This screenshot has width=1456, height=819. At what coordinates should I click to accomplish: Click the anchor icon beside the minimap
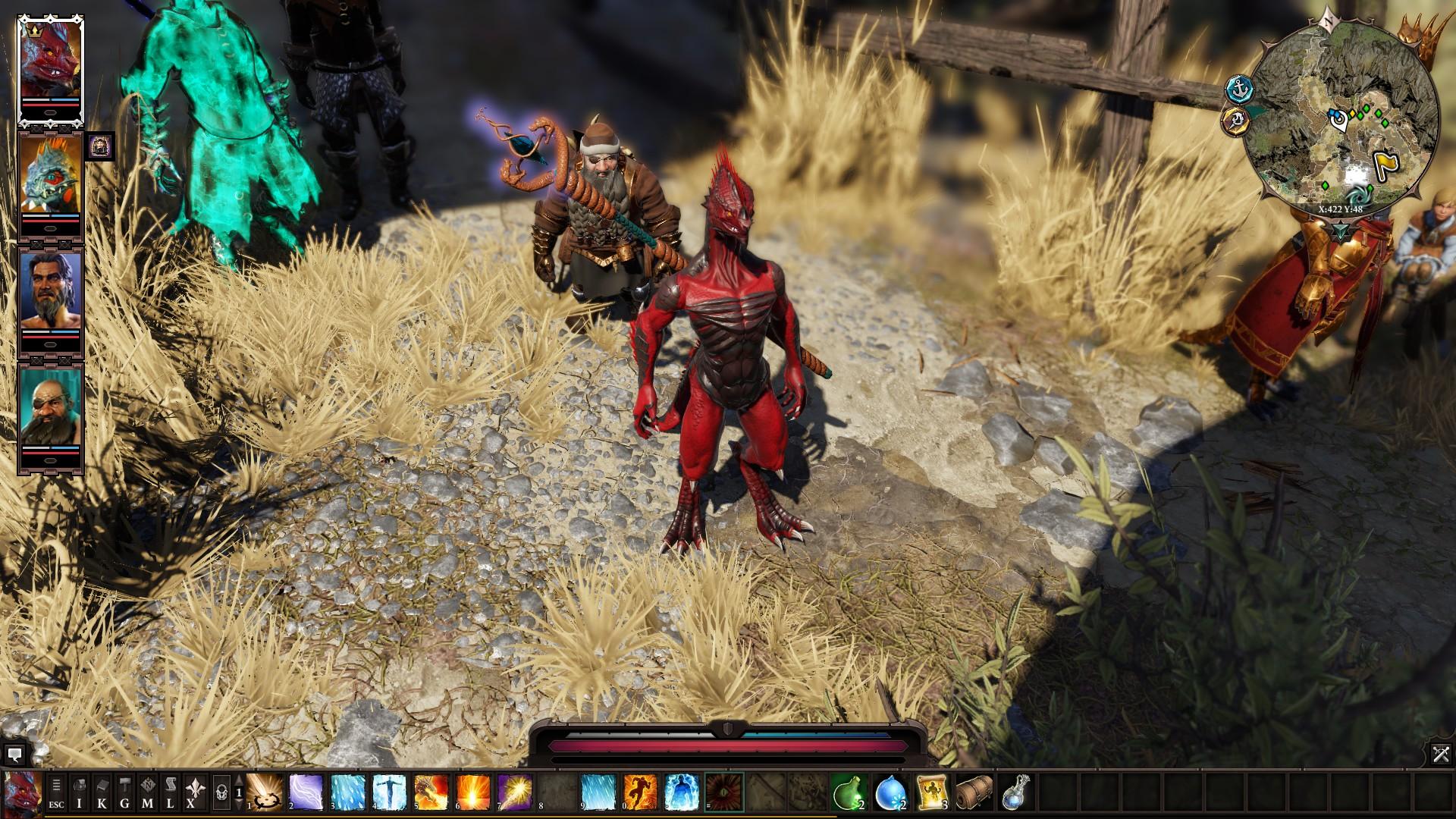point(1239,89)
